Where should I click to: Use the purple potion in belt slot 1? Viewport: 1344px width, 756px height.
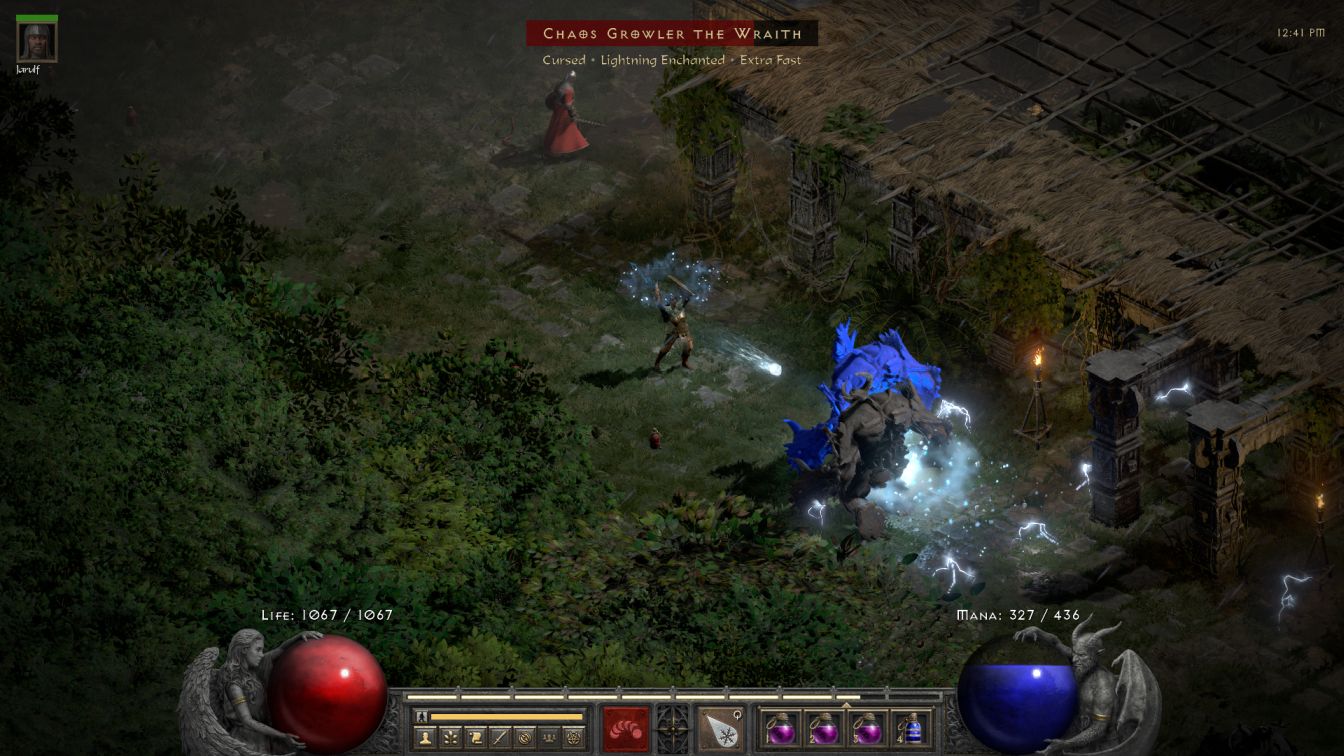point(780,729)
